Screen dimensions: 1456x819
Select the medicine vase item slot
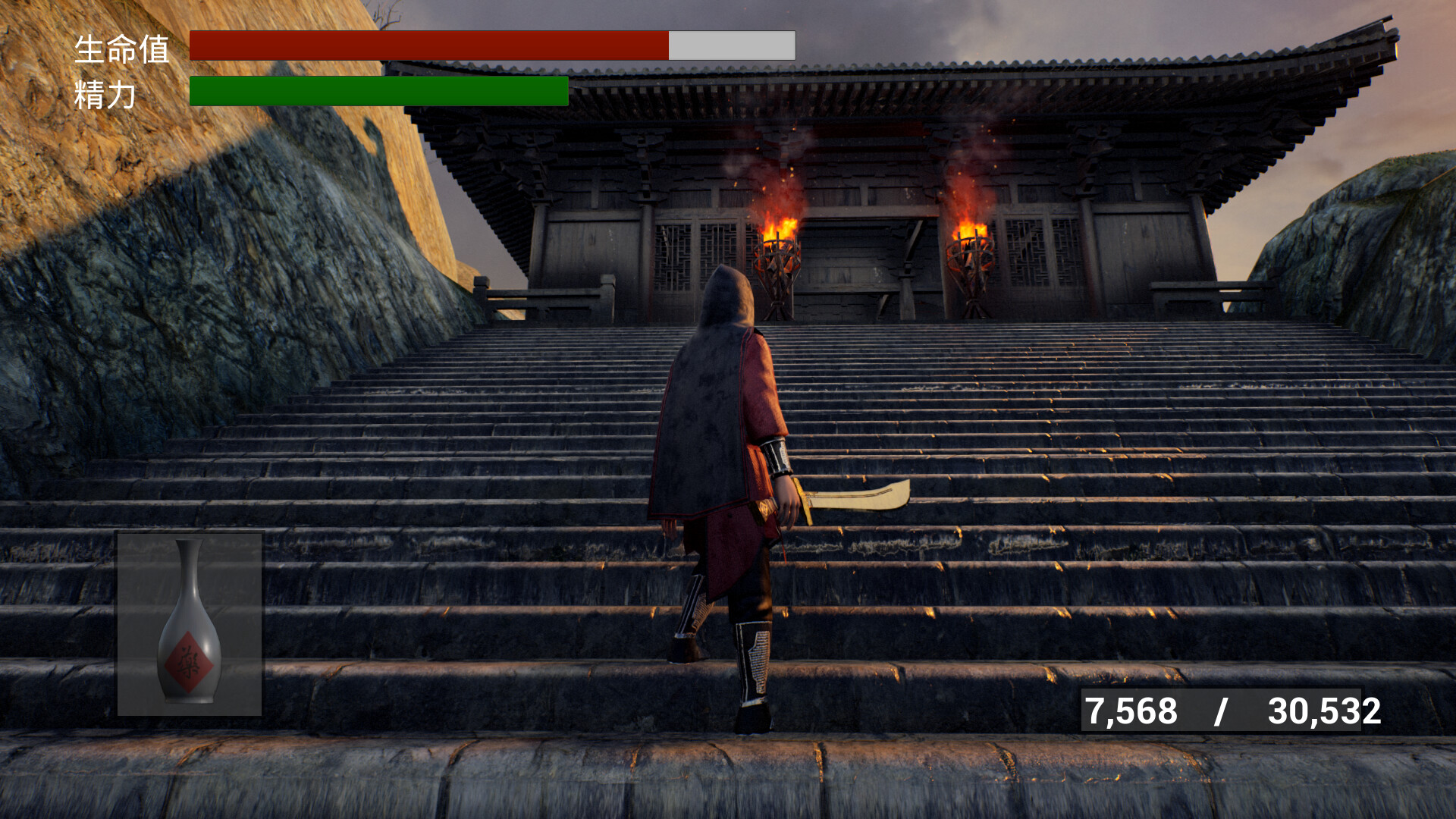pyautogui.click(x=190, y=623)
